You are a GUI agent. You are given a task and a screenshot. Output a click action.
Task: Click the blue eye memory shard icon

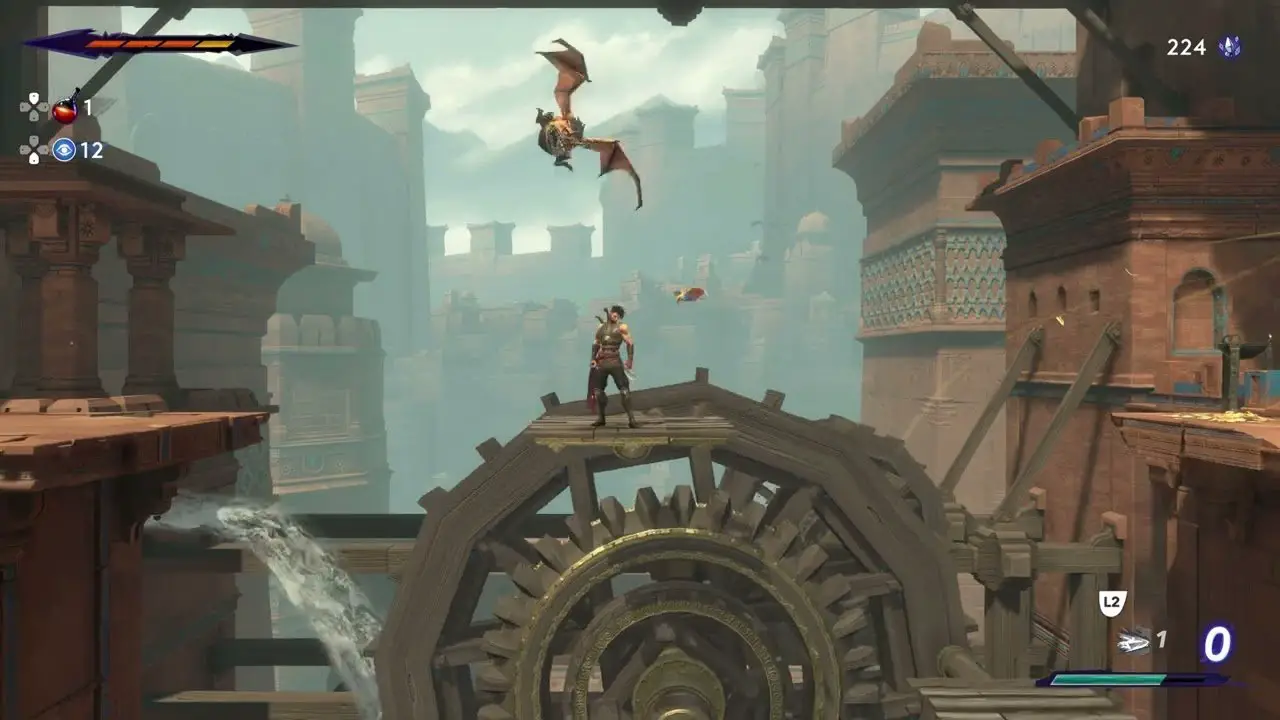[65, 150]
